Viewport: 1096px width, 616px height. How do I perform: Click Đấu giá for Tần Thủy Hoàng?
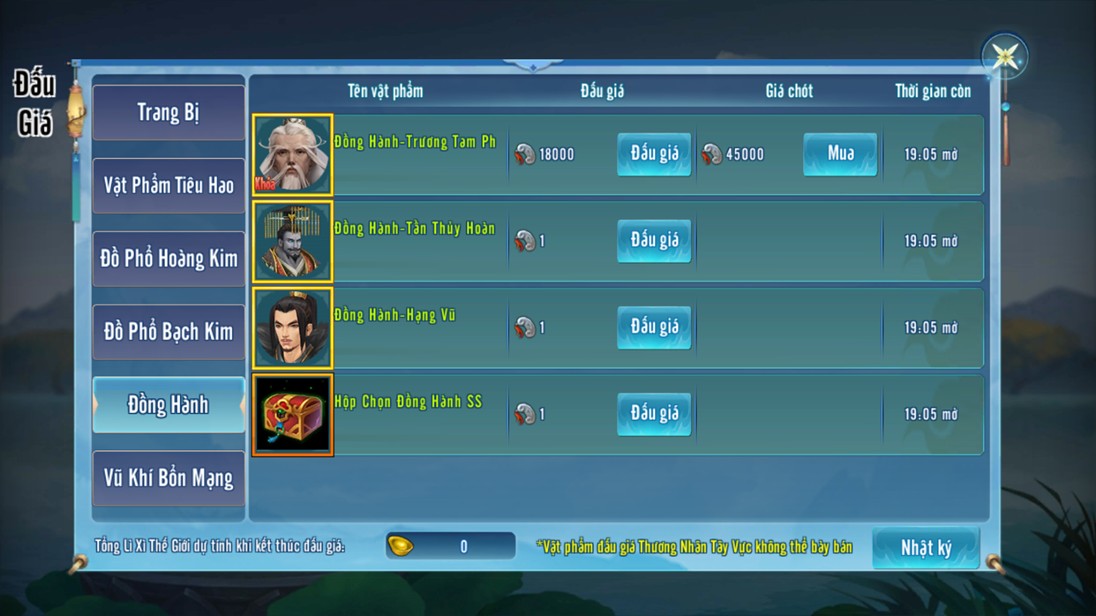click(x=654, y=241)
